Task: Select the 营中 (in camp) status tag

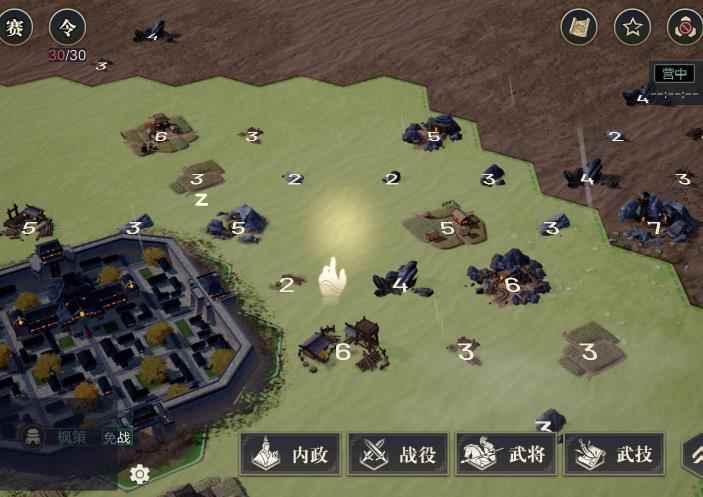Action: point(674,73)
